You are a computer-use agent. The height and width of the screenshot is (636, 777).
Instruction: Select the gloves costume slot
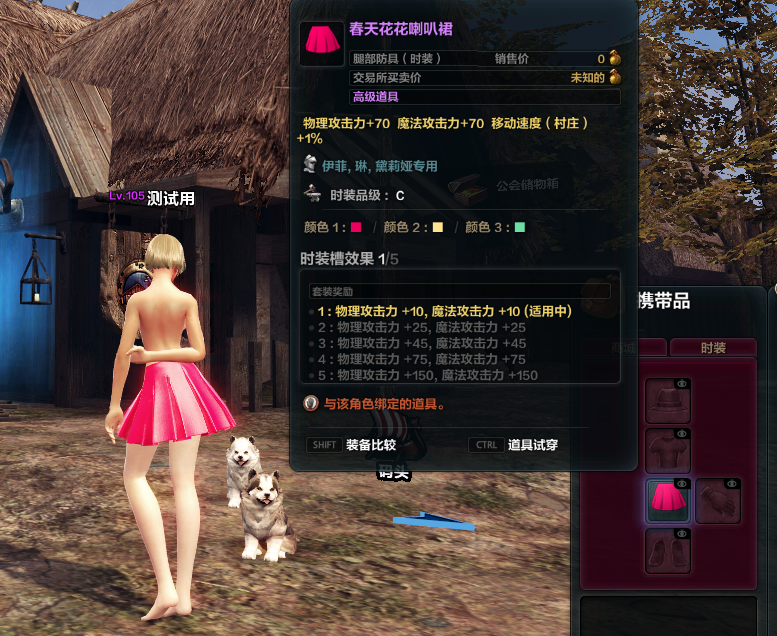click(x=716, y=501)
